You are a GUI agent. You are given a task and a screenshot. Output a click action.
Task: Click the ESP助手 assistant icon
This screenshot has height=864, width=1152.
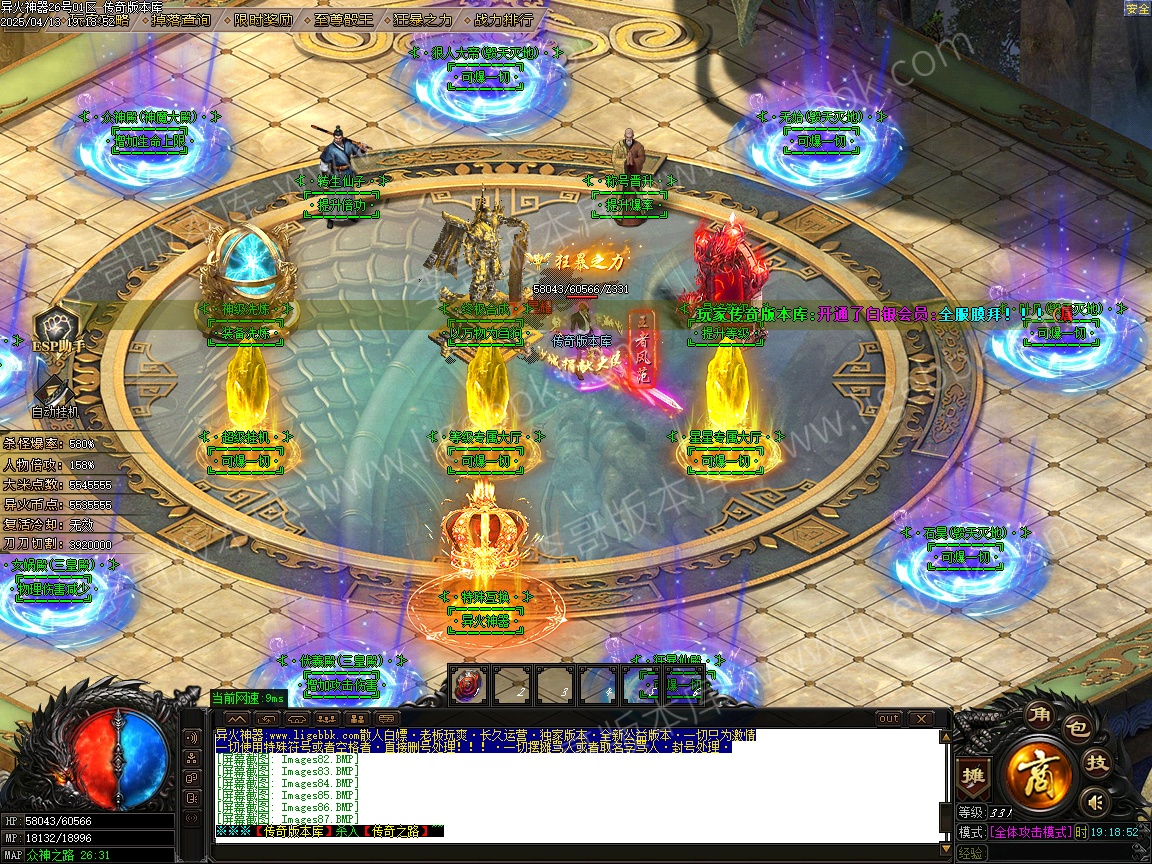coord(58,330)
